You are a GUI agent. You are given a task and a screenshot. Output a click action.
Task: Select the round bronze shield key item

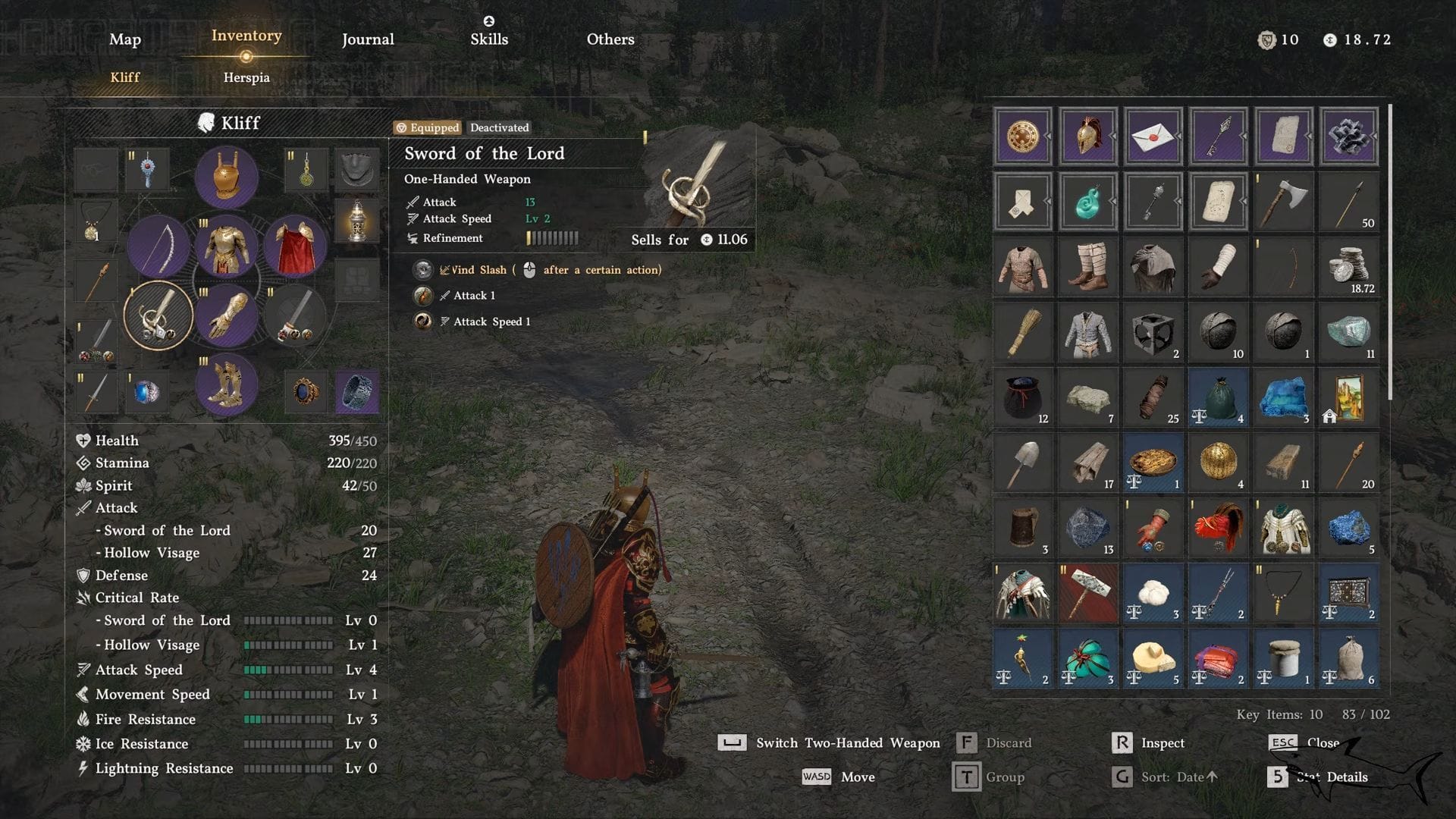[1022, 136]
